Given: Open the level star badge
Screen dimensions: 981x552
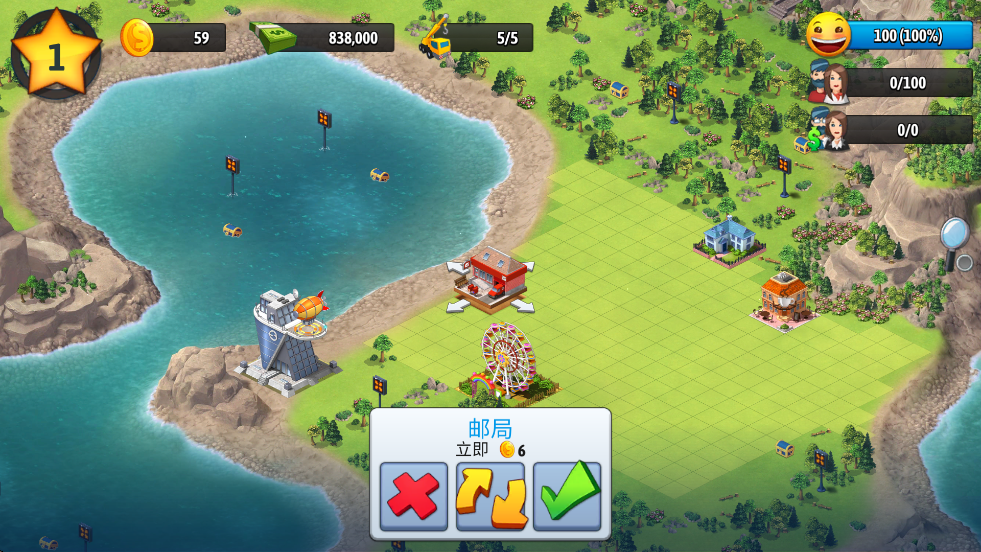Looking at the screenshot, I should 56,54.
